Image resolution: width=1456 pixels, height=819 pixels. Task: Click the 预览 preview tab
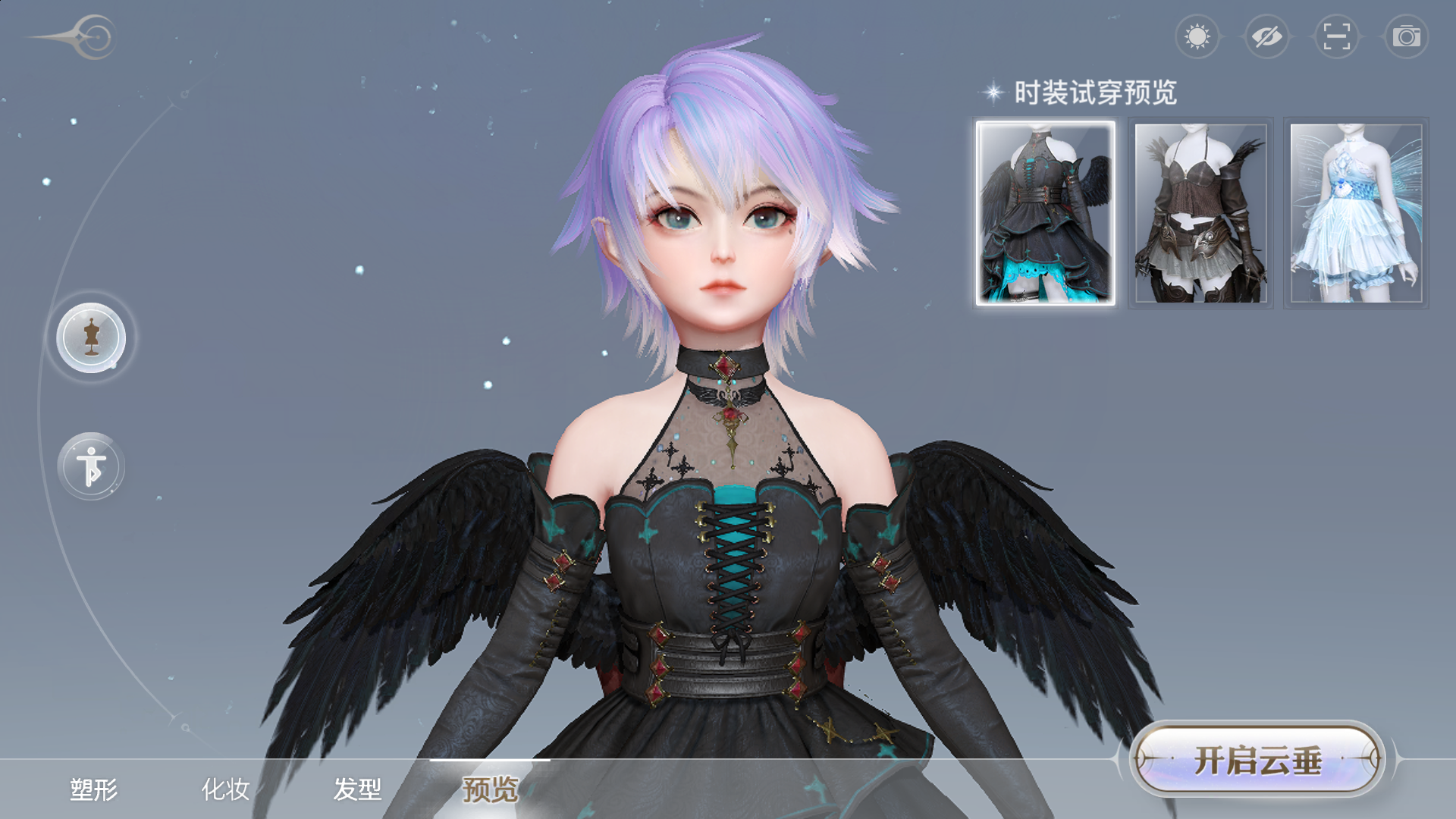pyautogui.click(x=490, y=789)
